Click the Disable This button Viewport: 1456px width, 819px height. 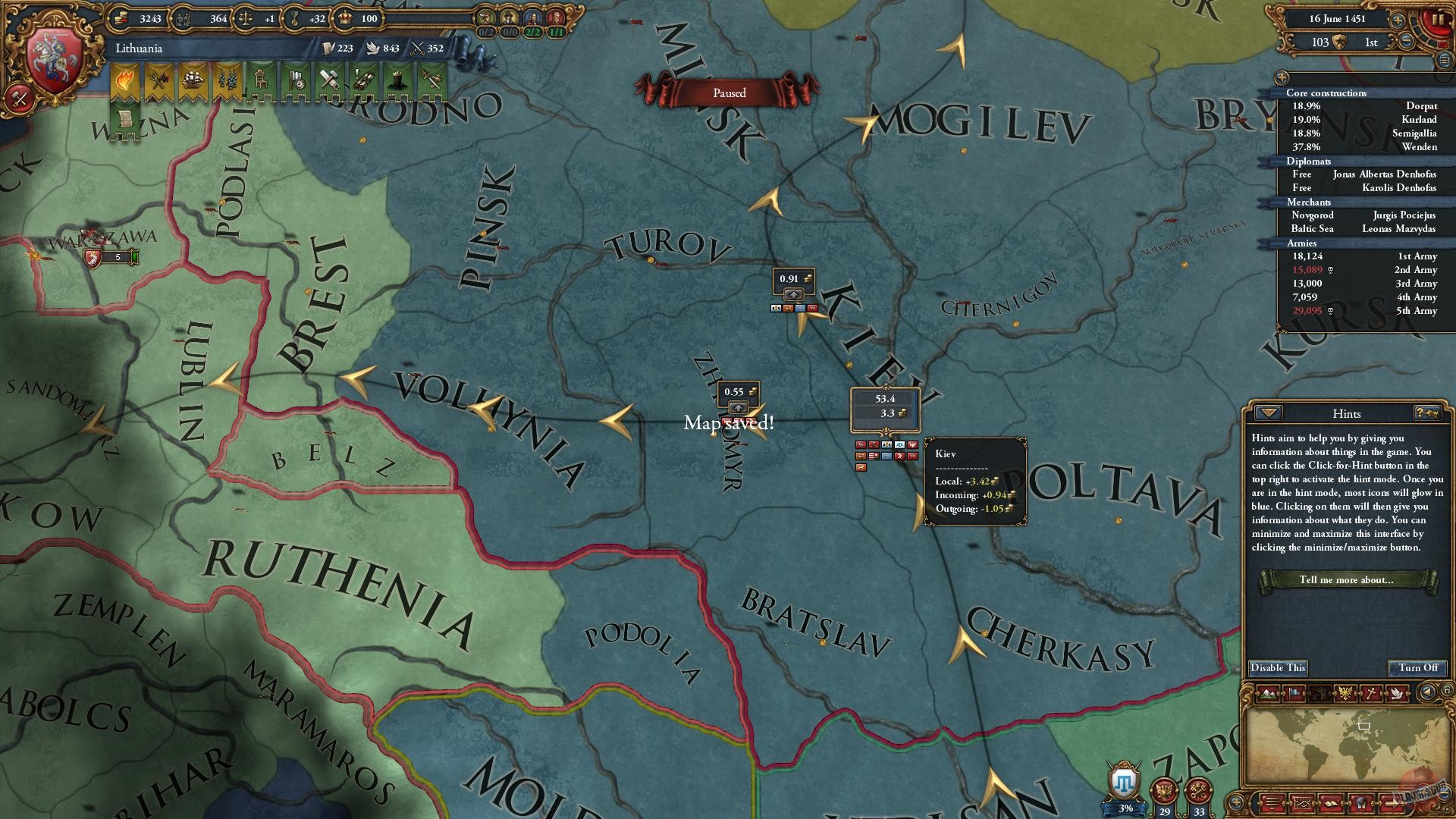[x=1278, y=668]
